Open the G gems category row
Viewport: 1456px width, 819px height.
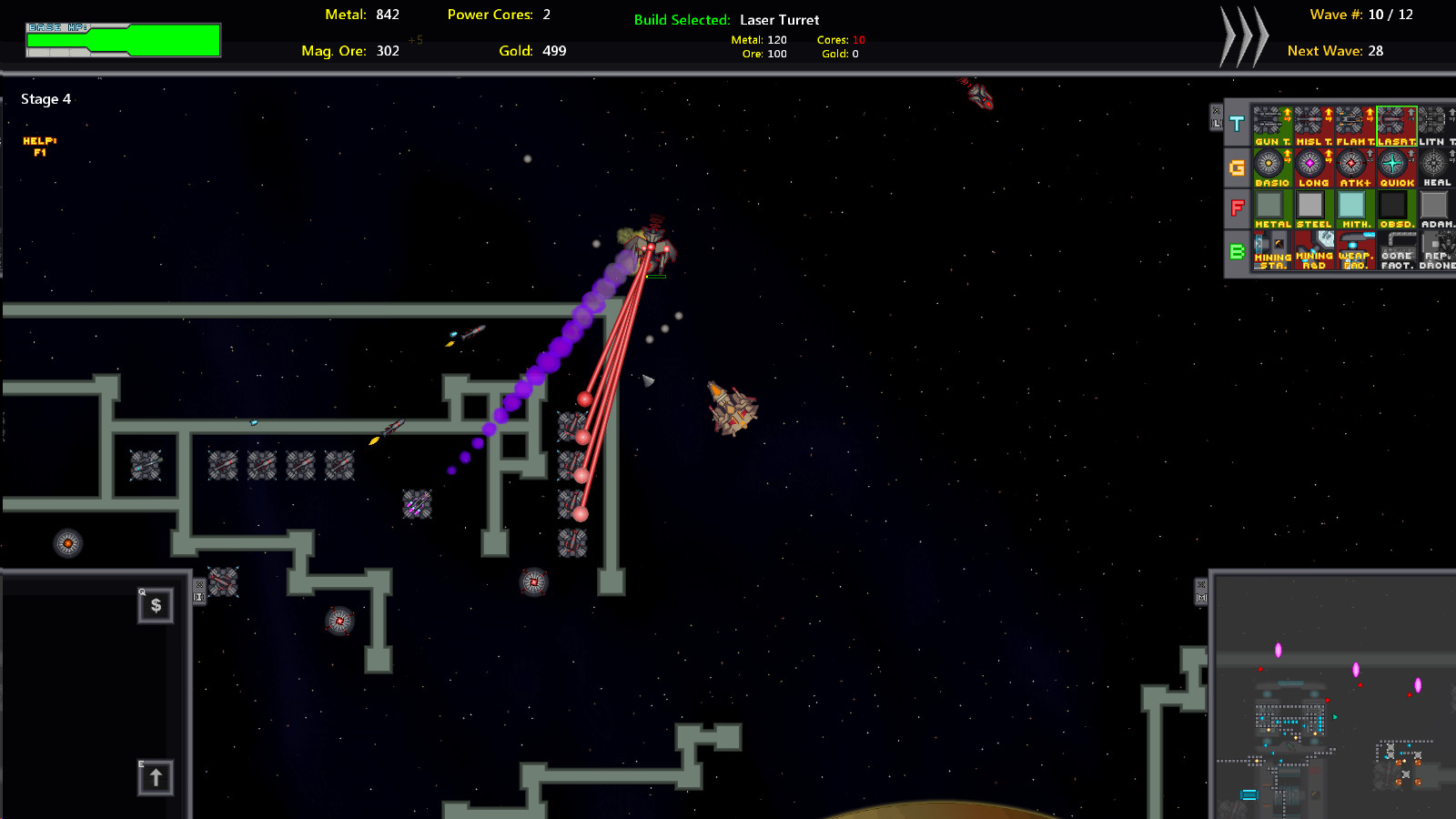1237,165
